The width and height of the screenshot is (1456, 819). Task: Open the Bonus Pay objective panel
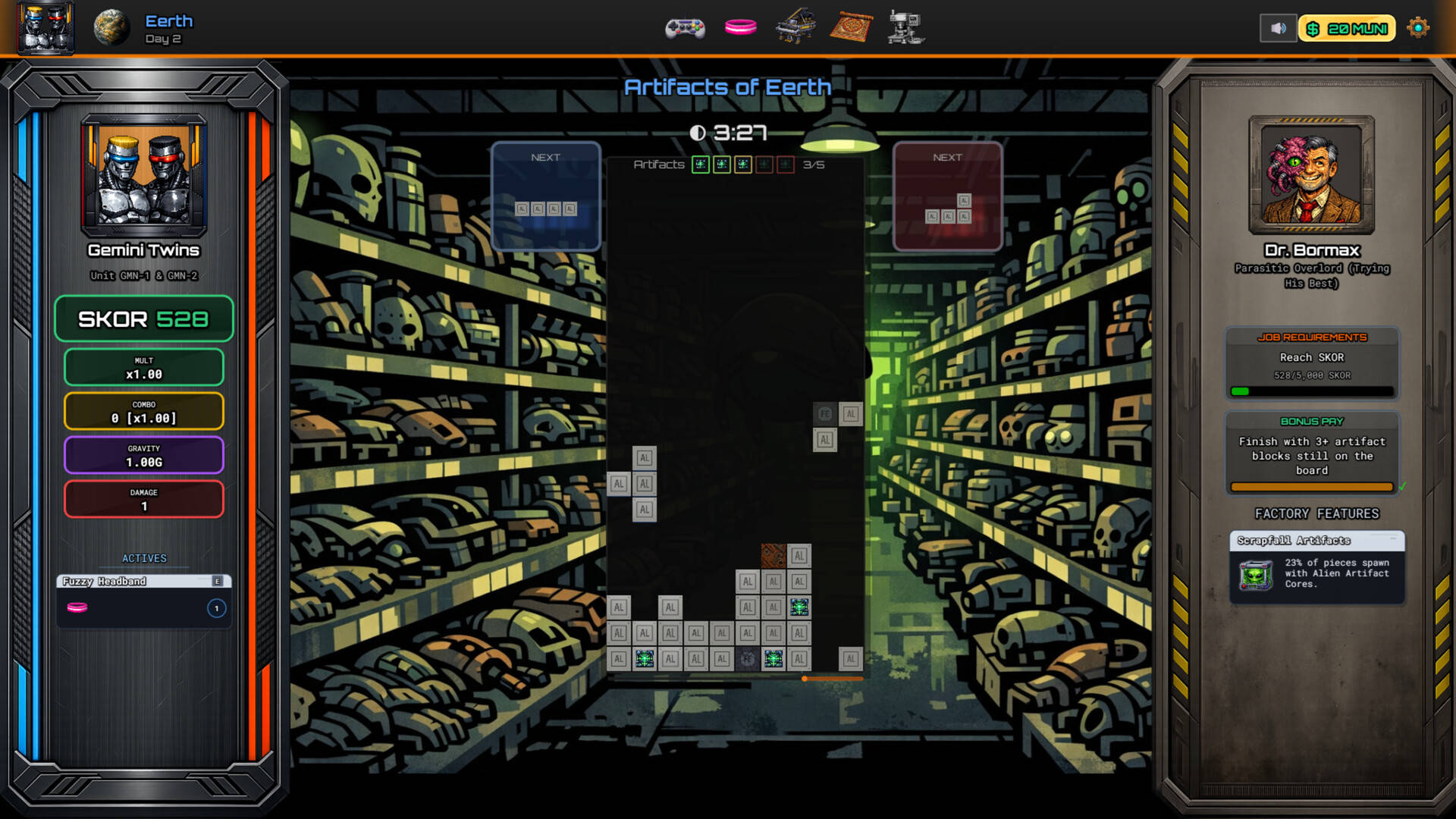(x=1312, y=453)
